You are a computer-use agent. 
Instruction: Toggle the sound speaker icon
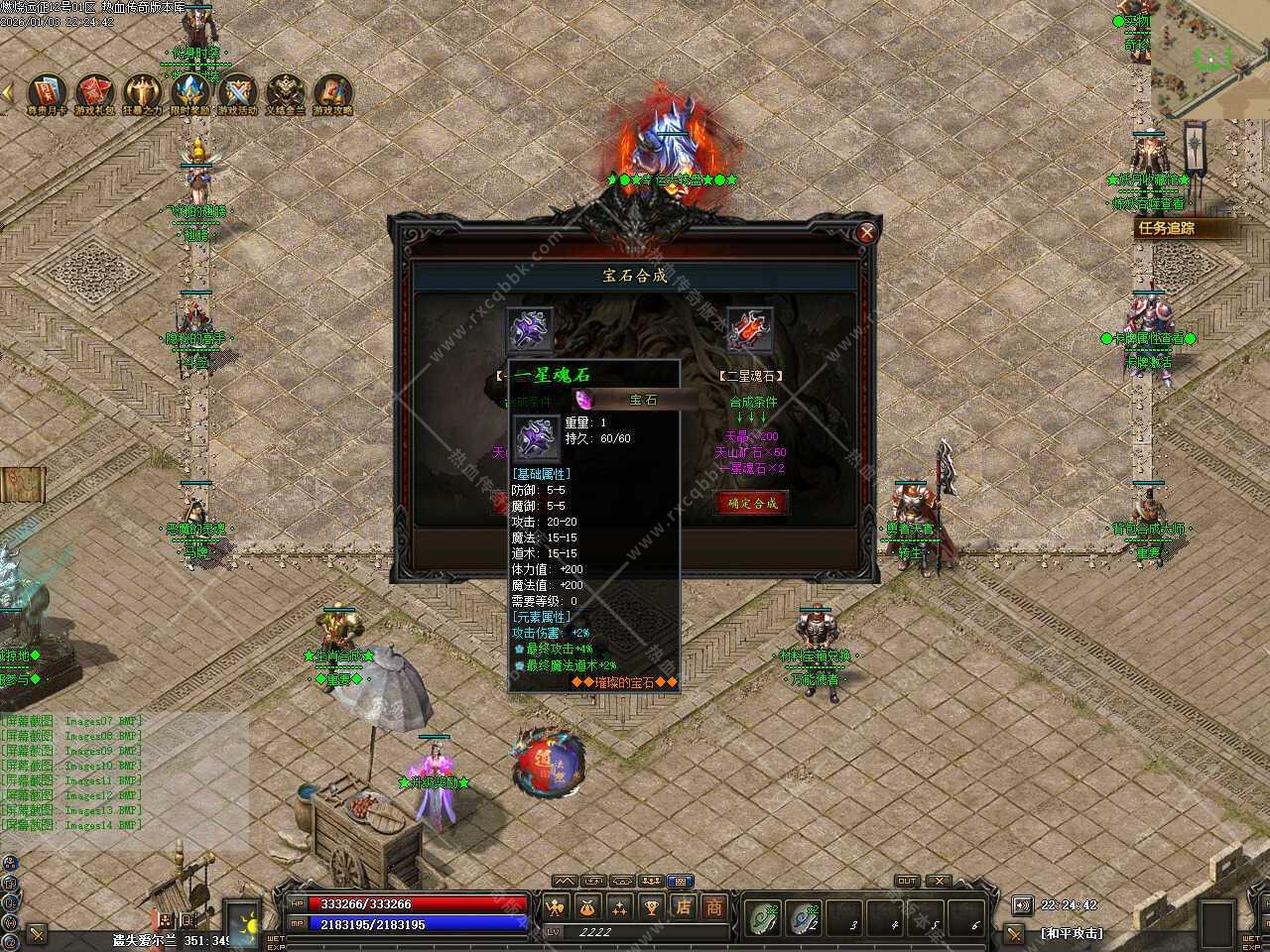point(1022,904)
